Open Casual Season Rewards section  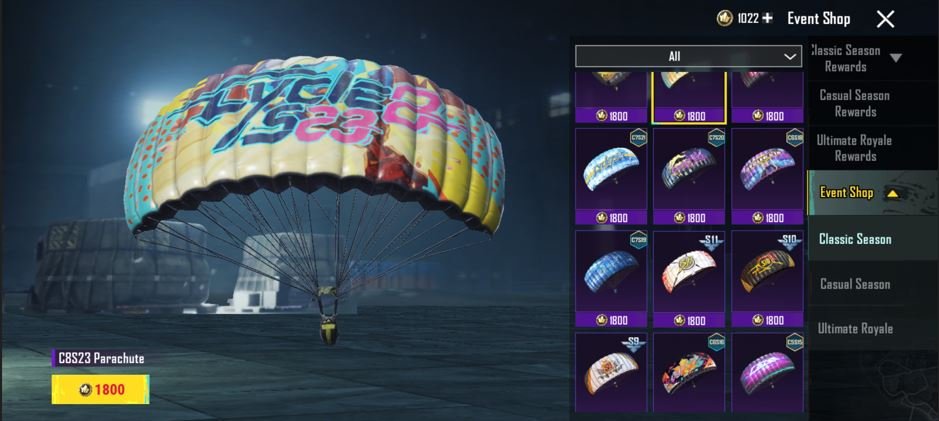click(854, 103)
